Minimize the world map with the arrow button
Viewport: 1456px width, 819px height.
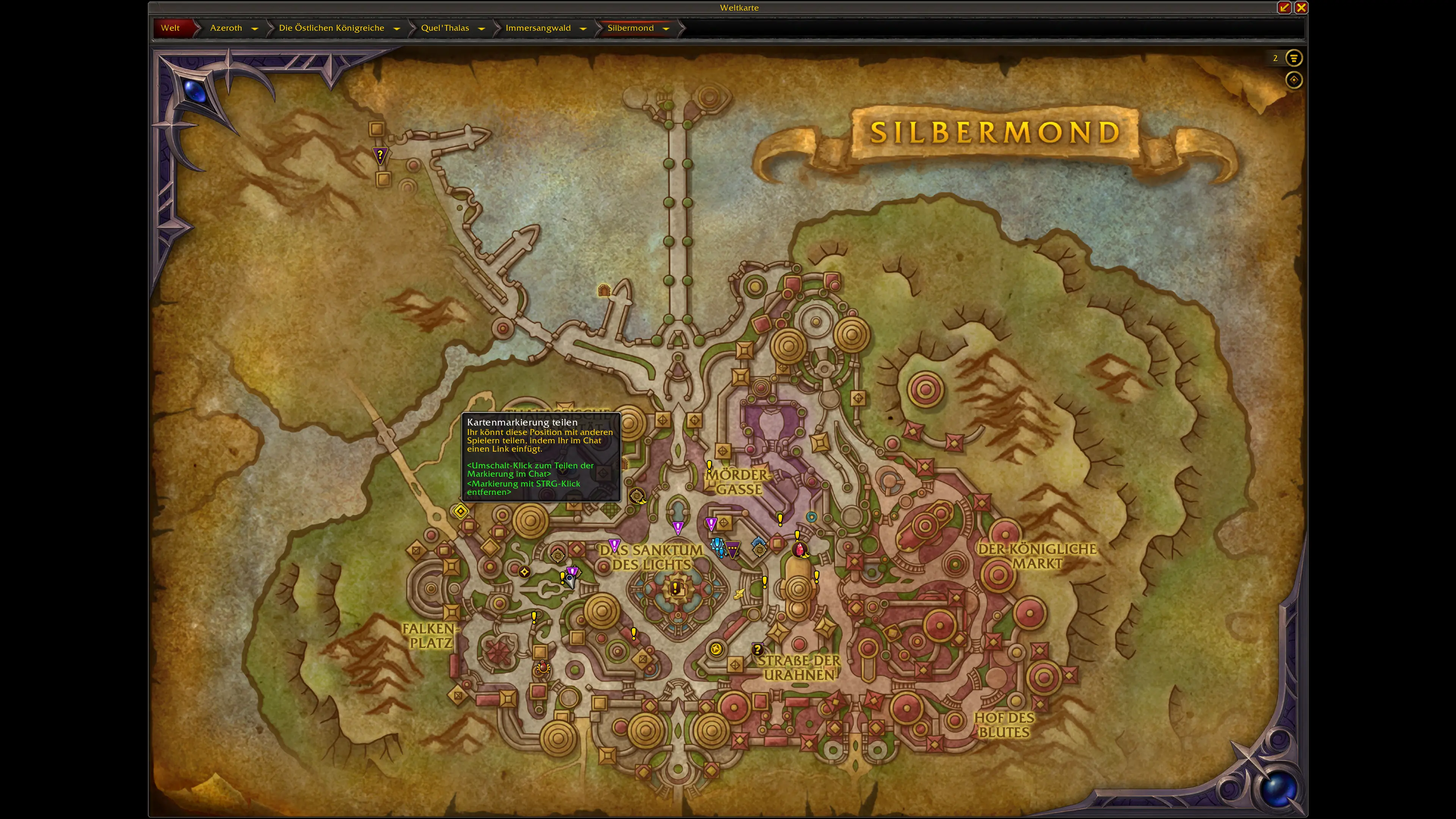(x=1284, y=7)
